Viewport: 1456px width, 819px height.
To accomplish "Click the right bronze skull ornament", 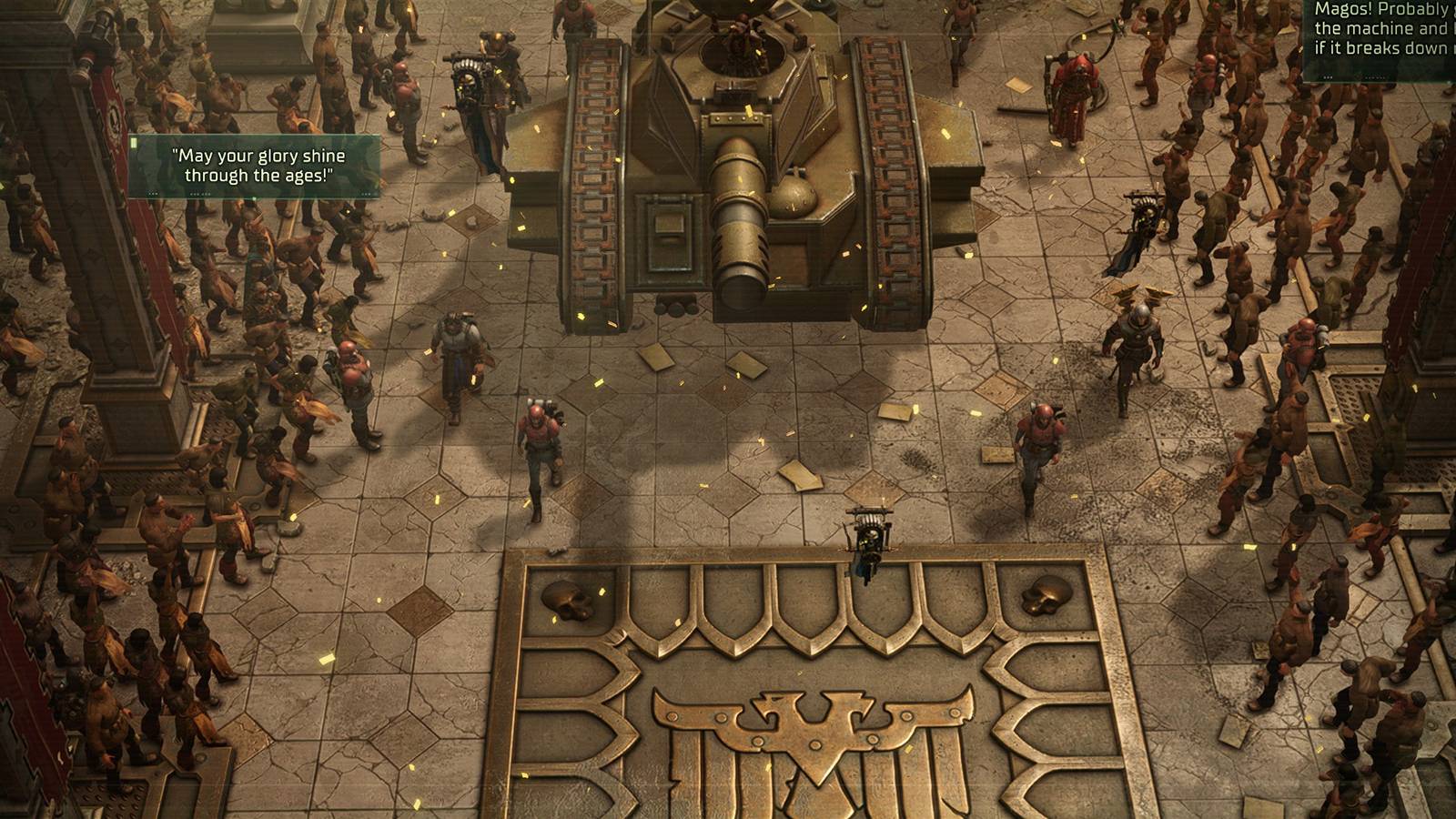I will click(1045, 596).
